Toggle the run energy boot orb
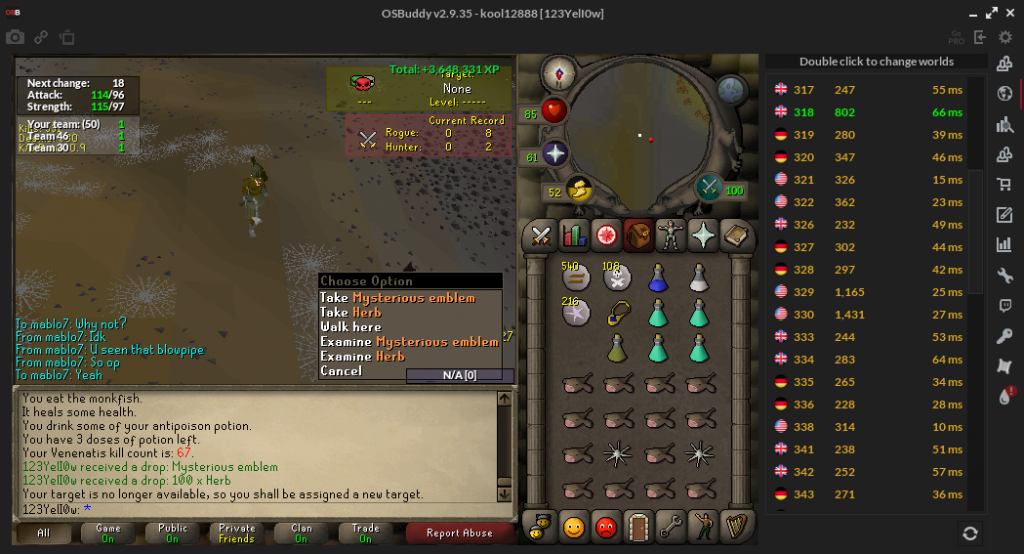Image resolution: width=1024 pixels, height=554 pixels. click(578, 189)
